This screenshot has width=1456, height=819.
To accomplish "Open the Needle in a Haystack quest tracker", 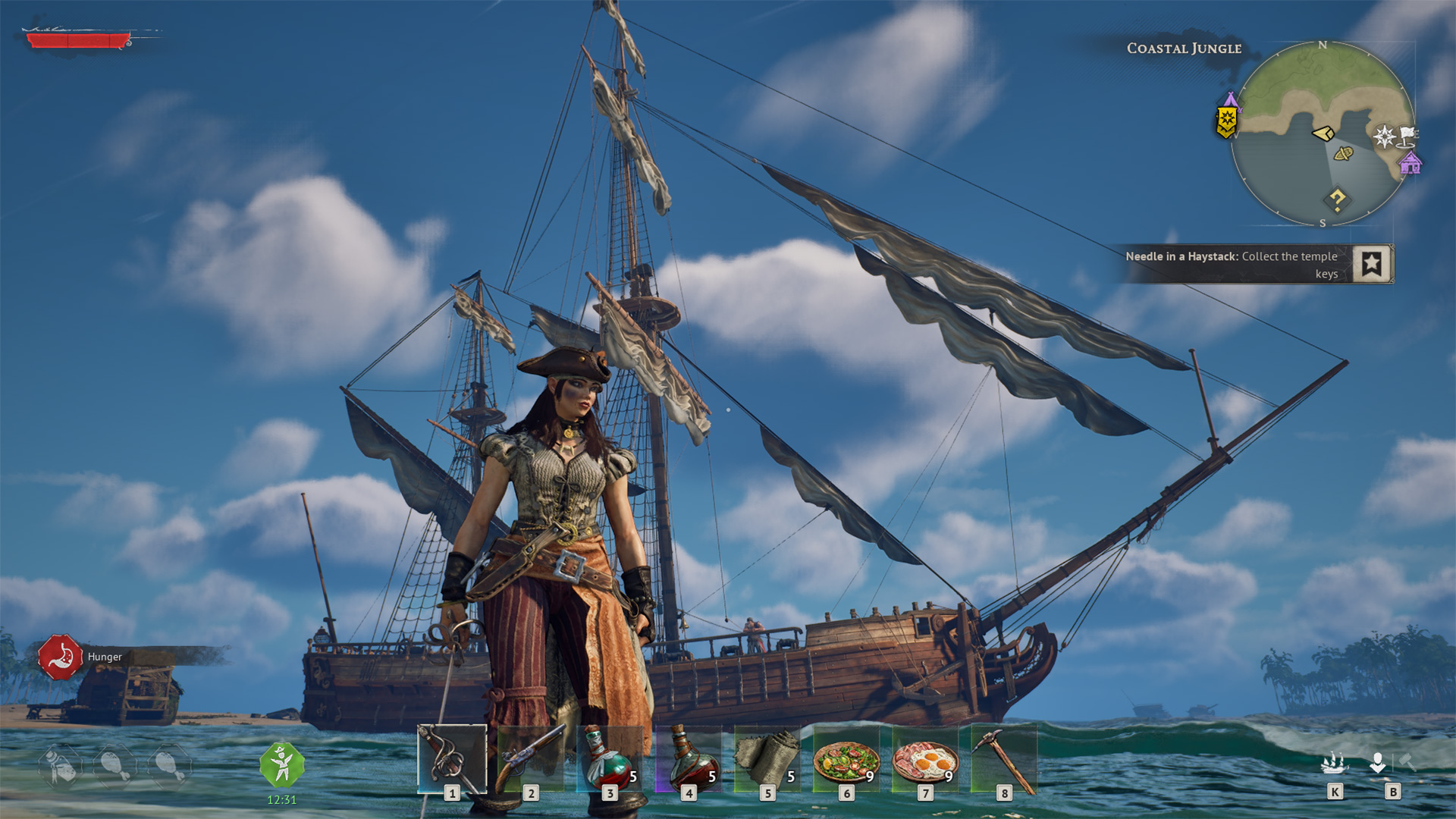I will click(1372, 264).
